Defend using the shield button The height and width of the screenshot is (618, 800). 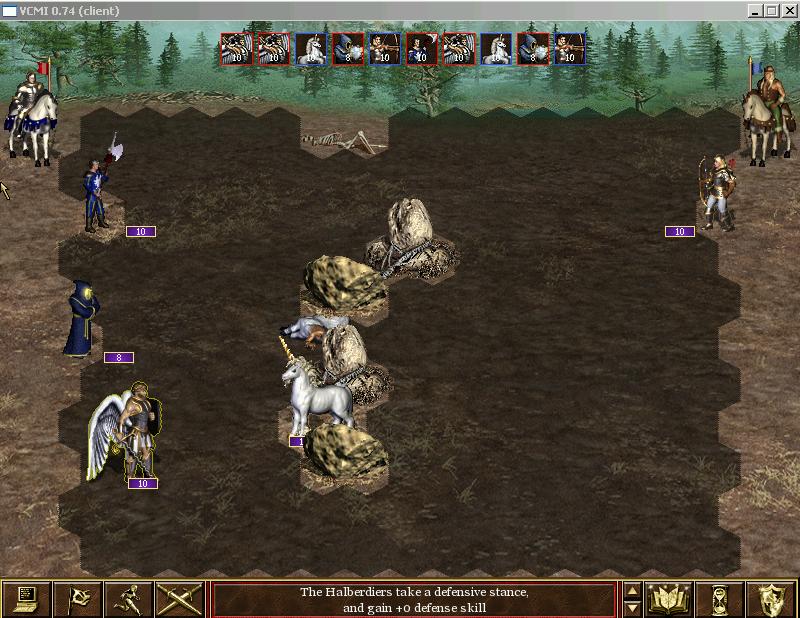click(x=771, y=598)
